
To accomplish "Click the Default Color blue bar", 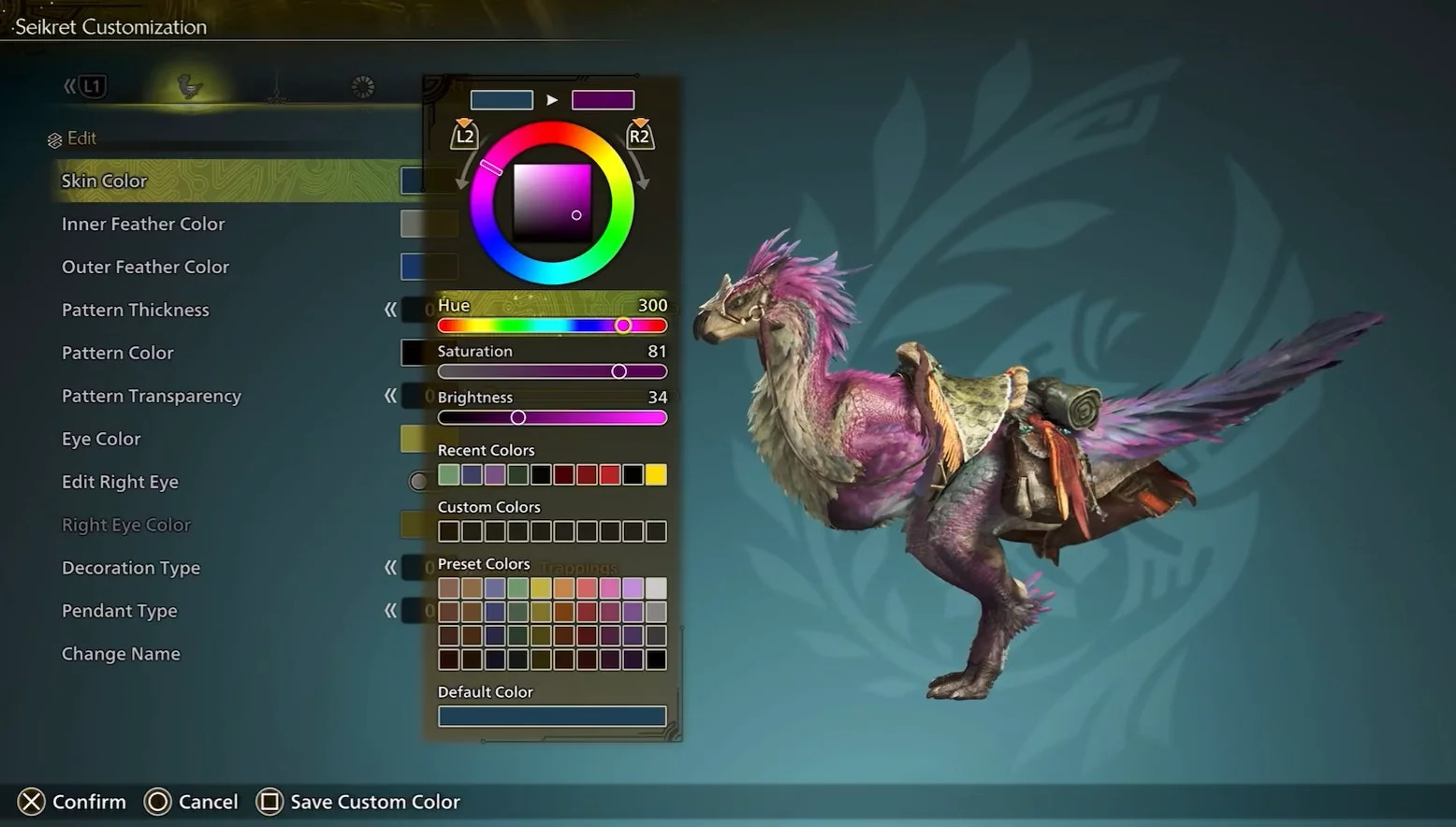I will click(551, 716).
